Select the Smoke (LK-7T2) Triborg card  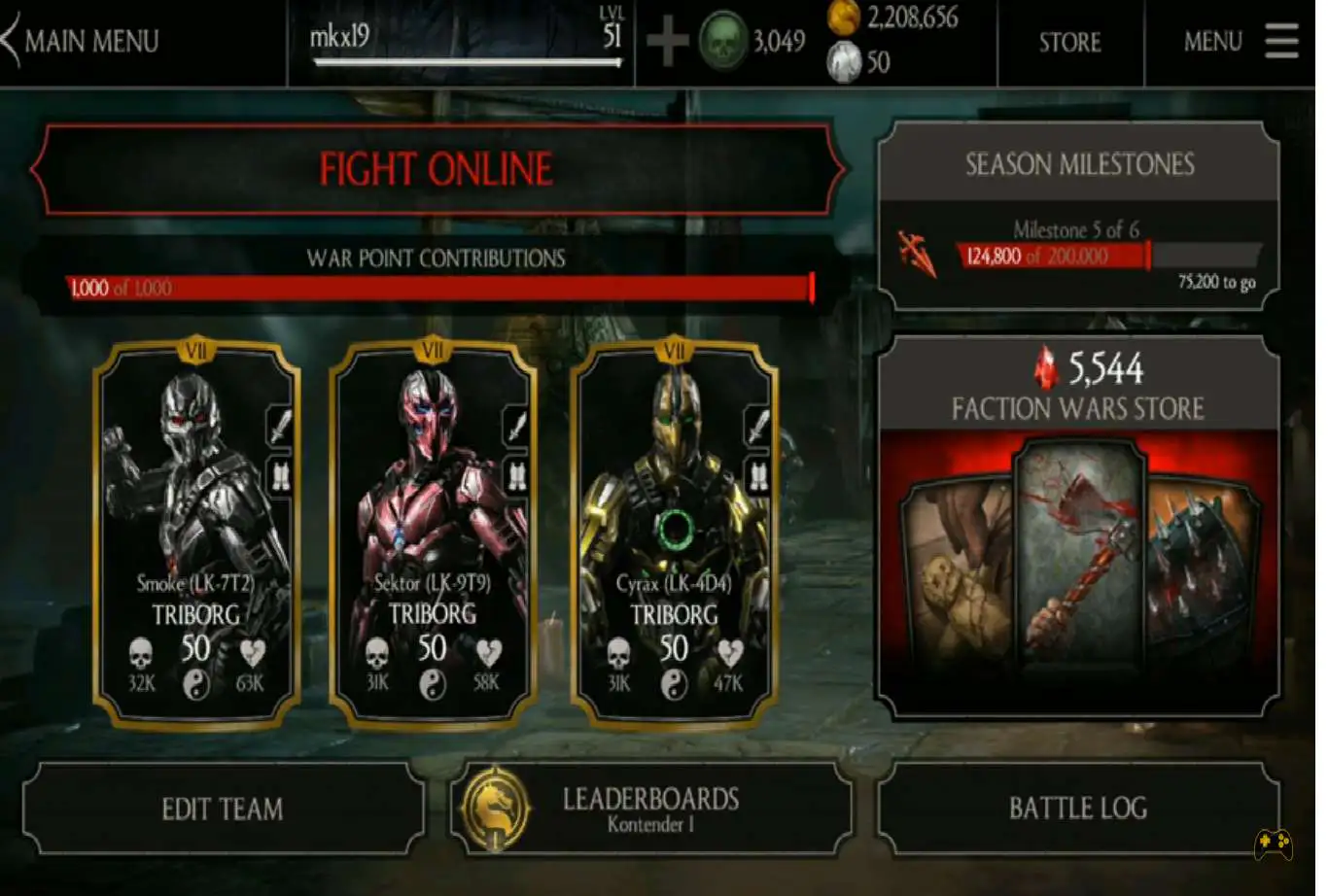196,533
